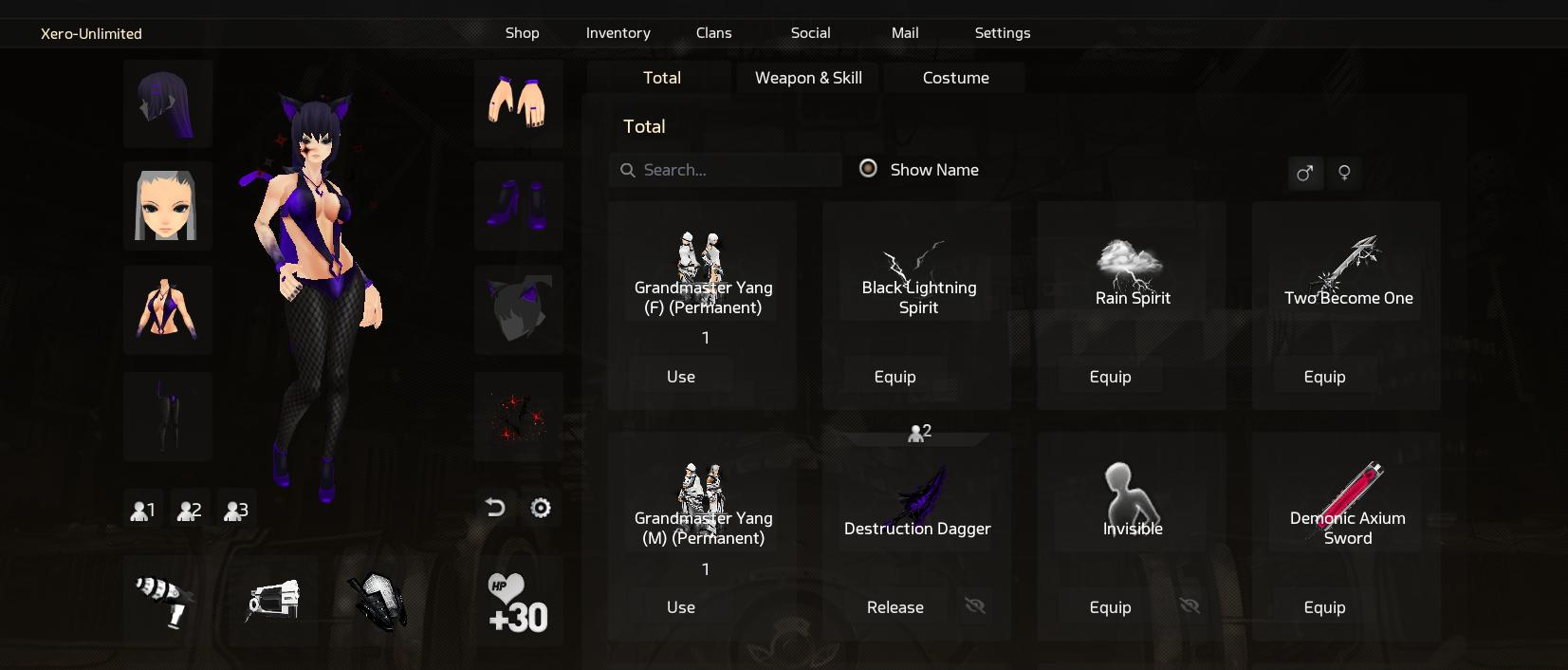The height and width of the screenshot is (670, 1568).
Task: Release the Destruction Dagger
Action: point(895,607)
